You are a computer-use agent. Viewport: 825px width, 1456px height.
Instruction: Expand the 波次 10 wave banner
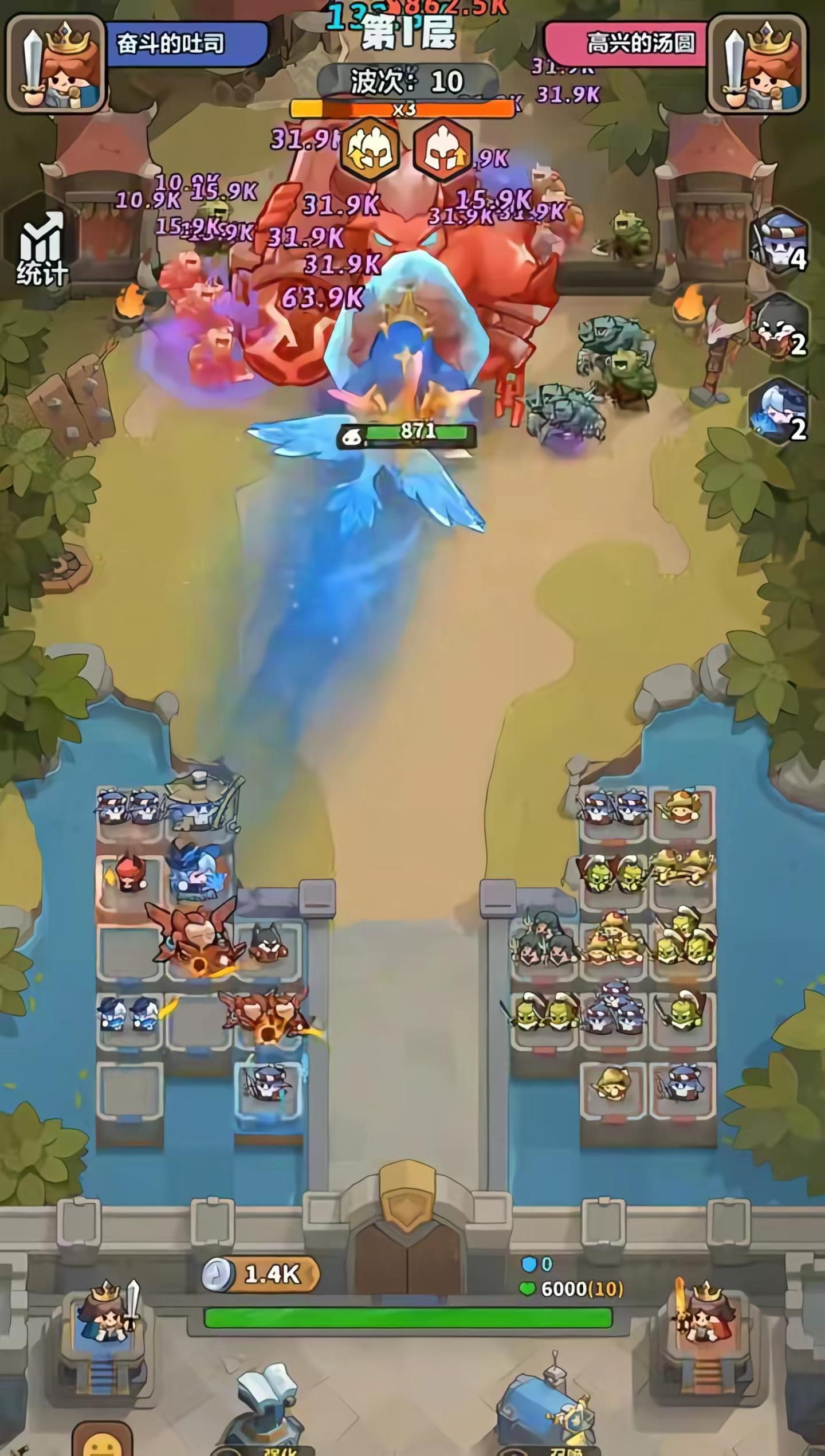click(x=405, y=80)
